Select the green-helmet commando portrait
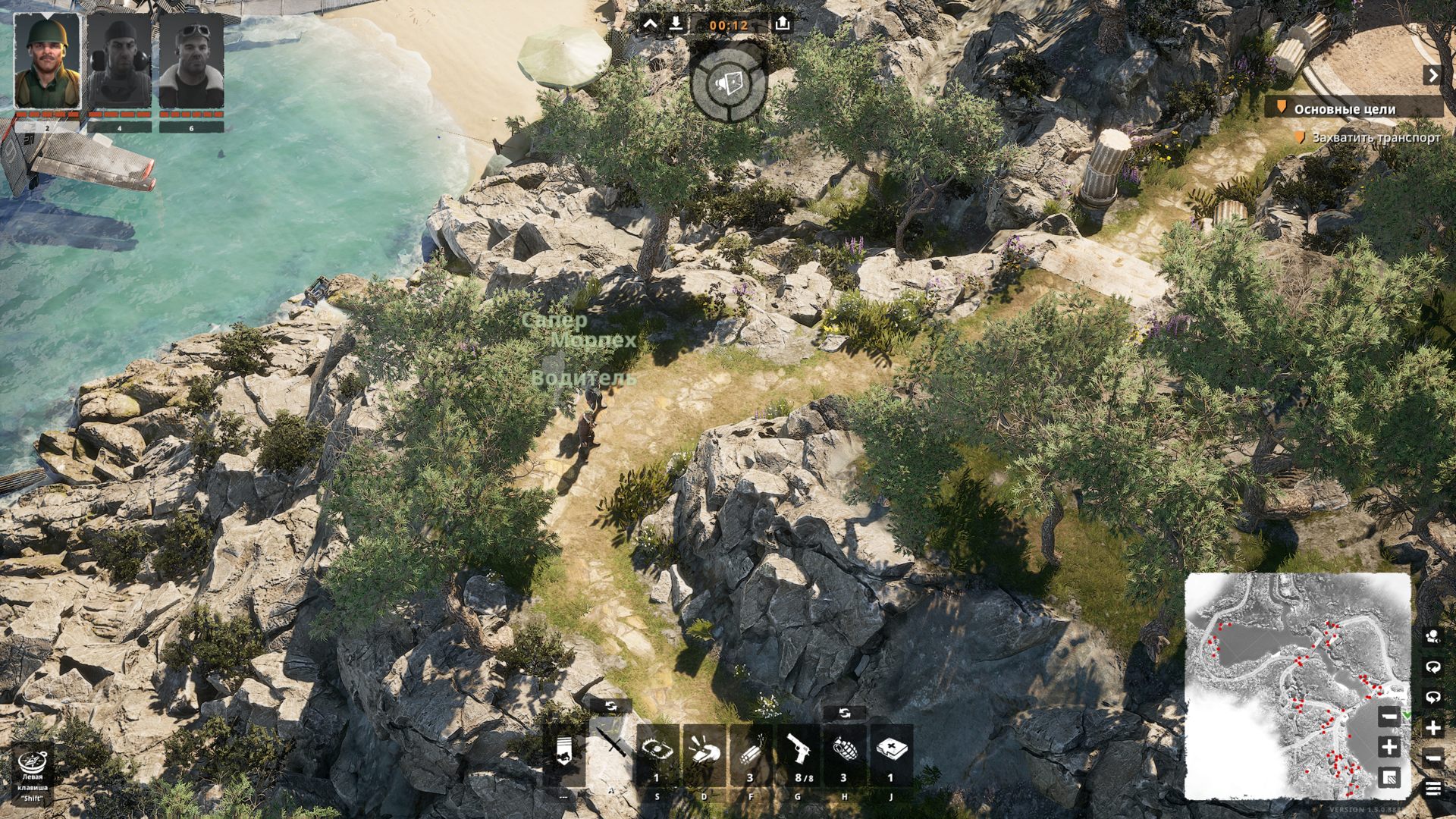 pyautogui.click(x=47, y=62)
